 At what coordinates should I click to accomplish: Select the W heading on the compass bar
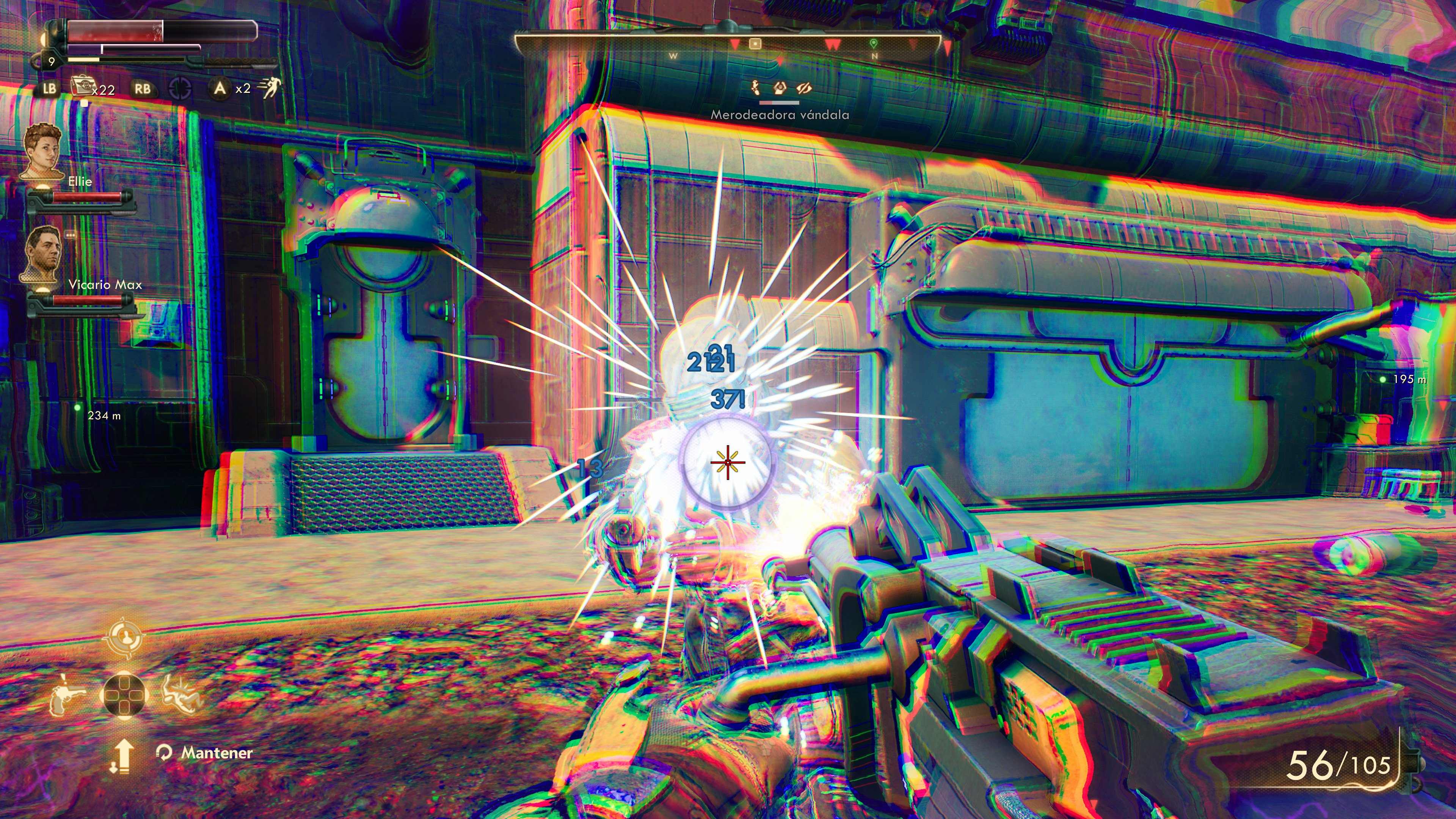674,56
